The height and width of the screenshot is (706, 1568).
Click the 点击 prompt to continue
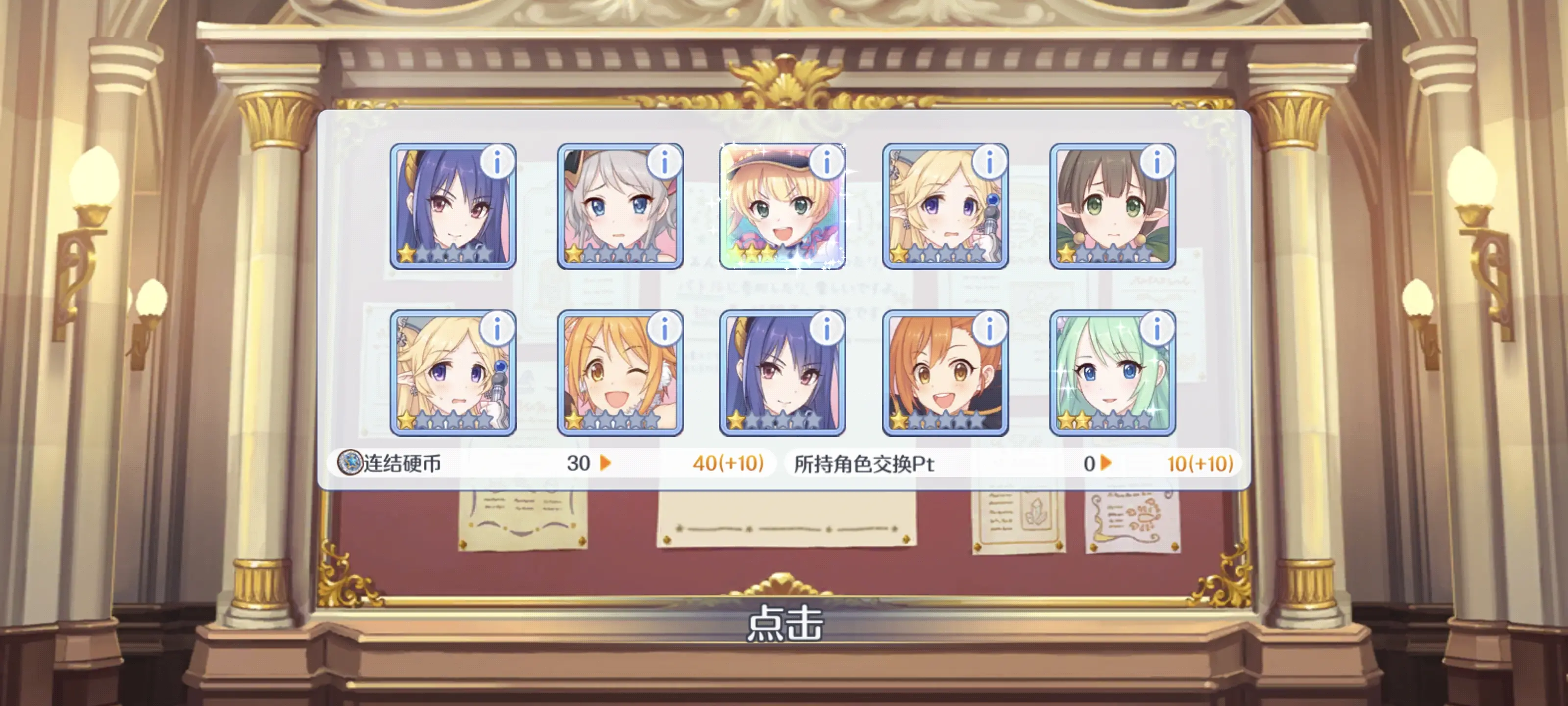pos(784,623)
